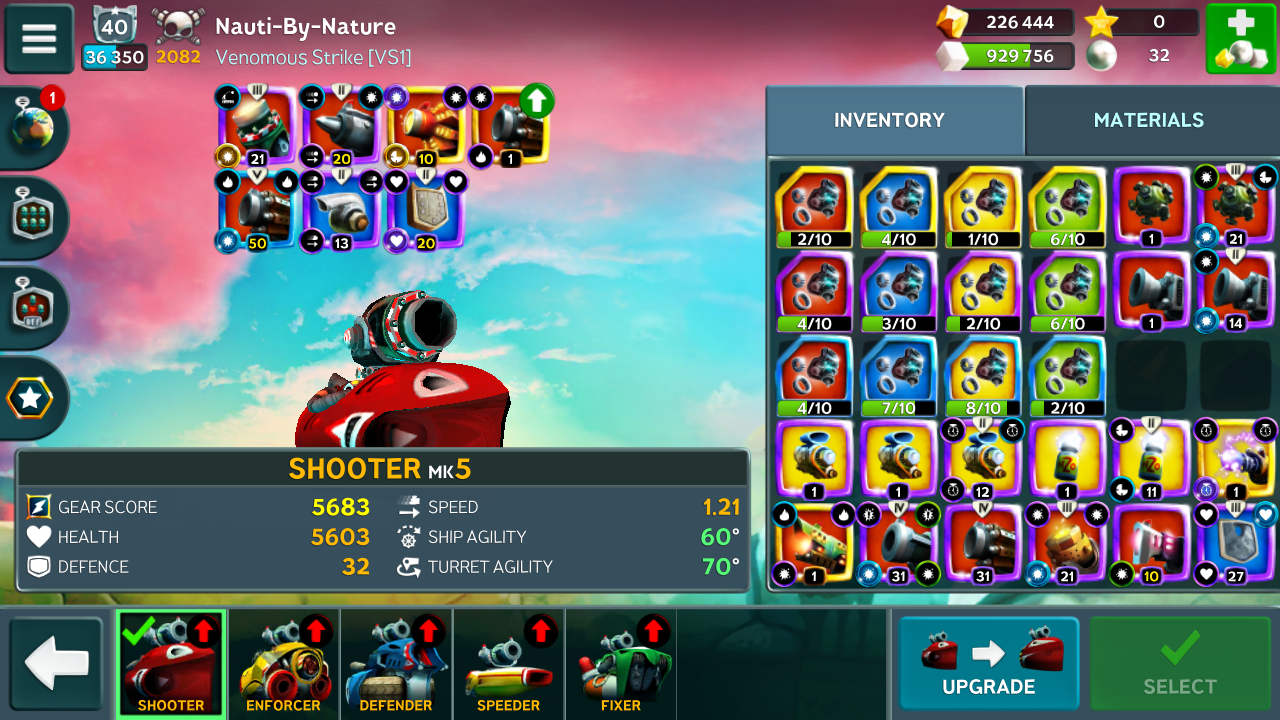The height and width of the screenshot is (720, 1280).
Task: Switch to the Fixer ship
Action: point(621,664)
